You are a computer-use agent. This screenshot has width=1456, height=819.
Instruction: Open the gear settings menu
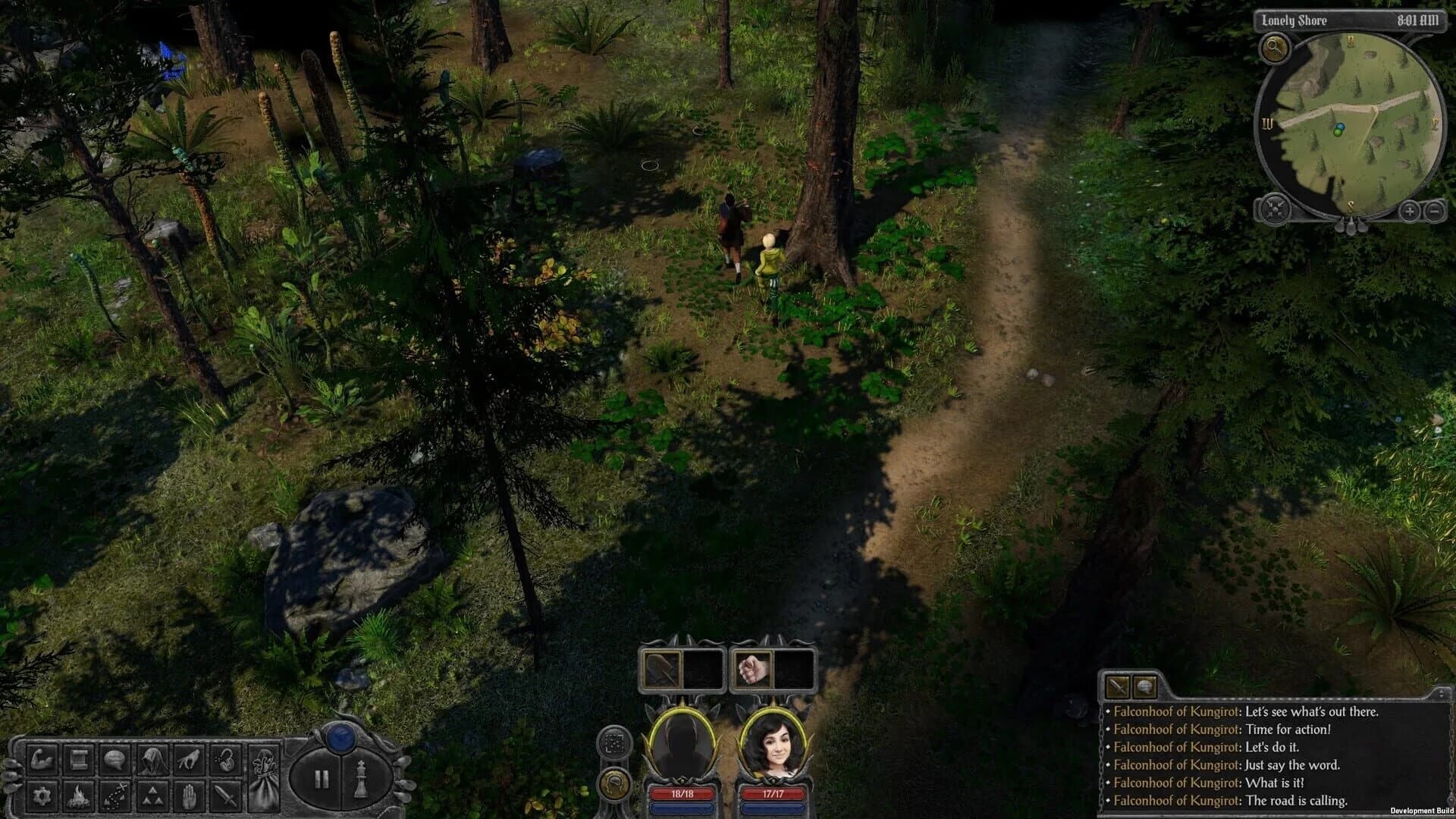42,796
